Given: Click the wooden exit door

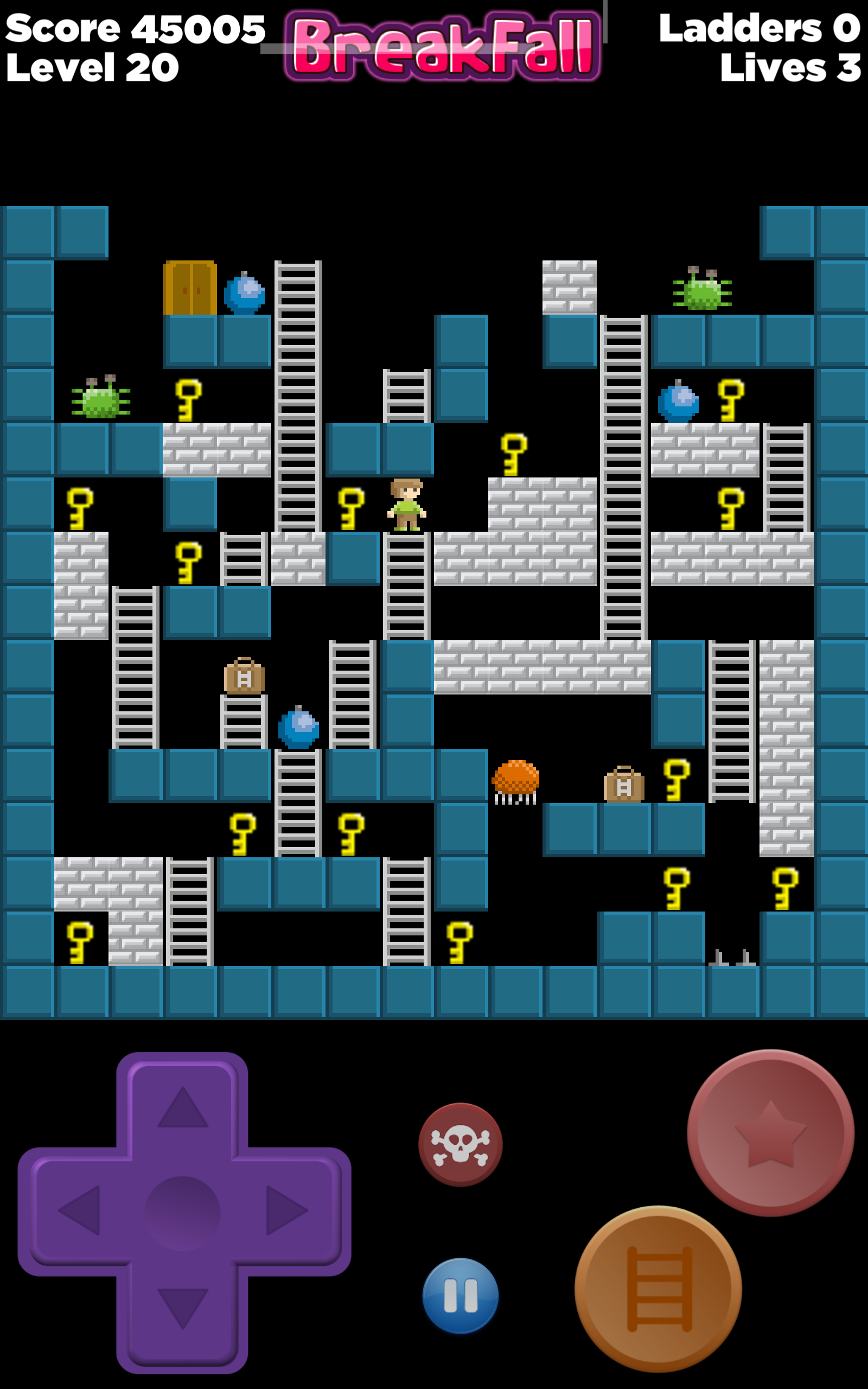Looking at the screenshot, I should [189, 289].
